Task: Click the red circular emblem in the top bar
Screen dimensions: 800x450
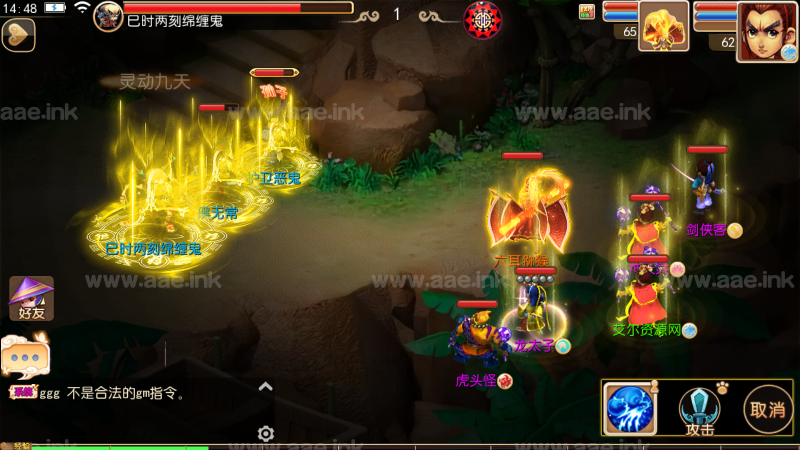Action: (x=484, y=18)
